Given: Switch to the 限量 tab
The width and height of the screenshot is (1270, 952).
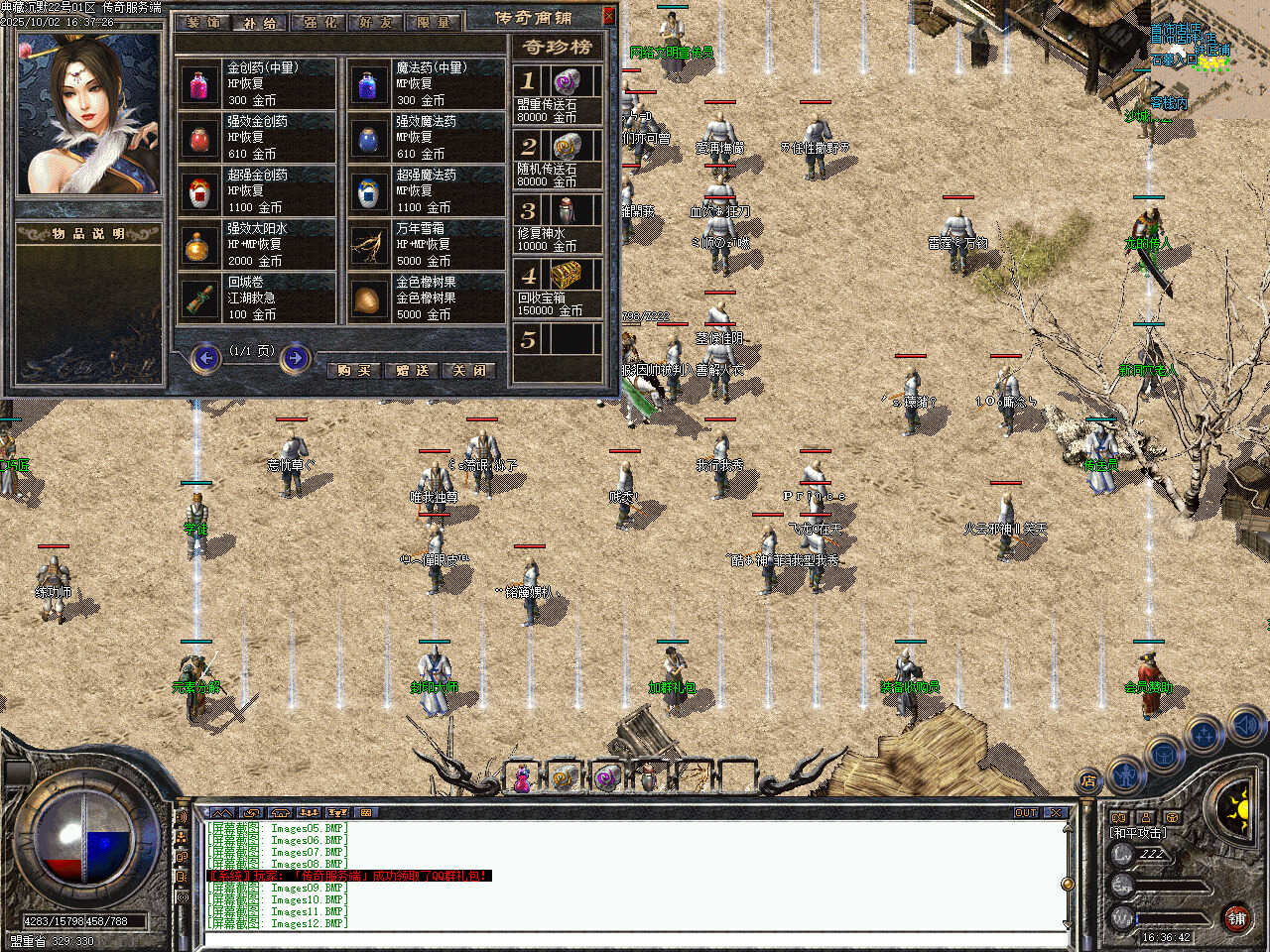Looking at the screenshot, I should pyautogui.click(x=433, y=21).
